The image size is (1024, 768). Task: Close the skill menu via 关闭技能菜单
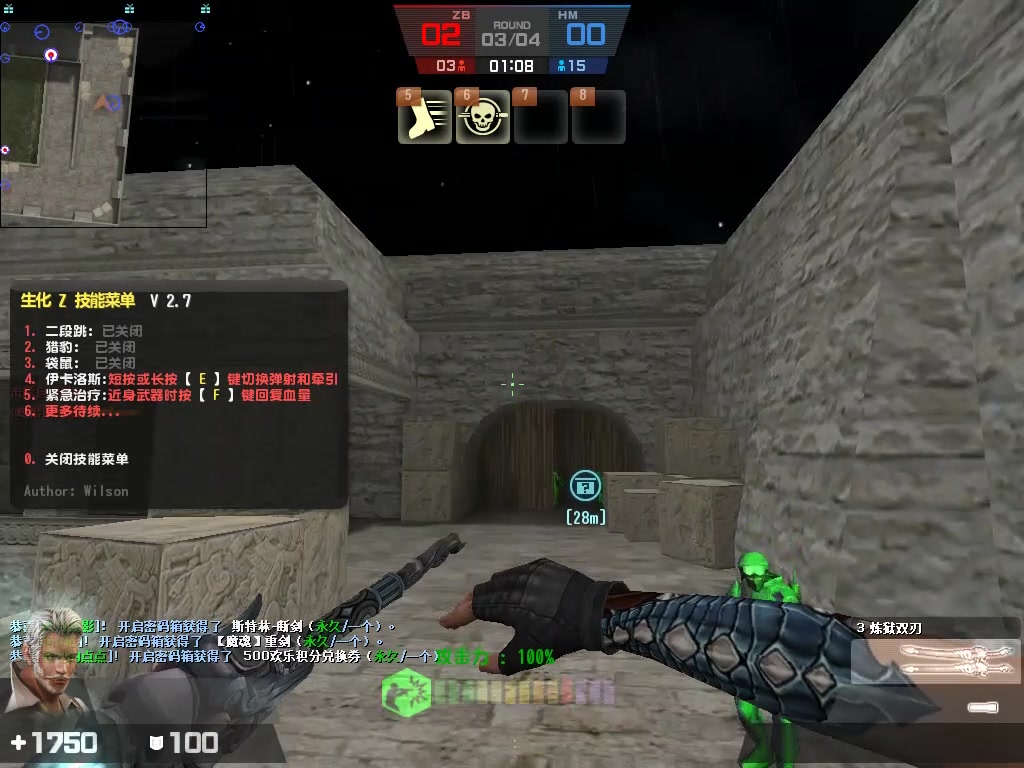click(86, 459)
